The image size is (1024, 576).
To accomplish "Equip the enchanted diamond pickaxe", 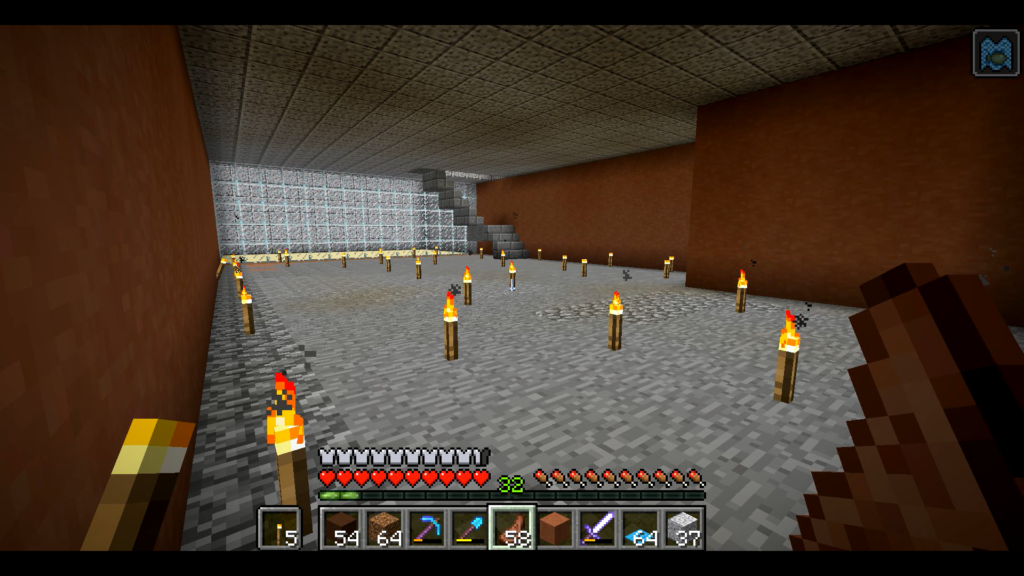I will pos(427,528).
